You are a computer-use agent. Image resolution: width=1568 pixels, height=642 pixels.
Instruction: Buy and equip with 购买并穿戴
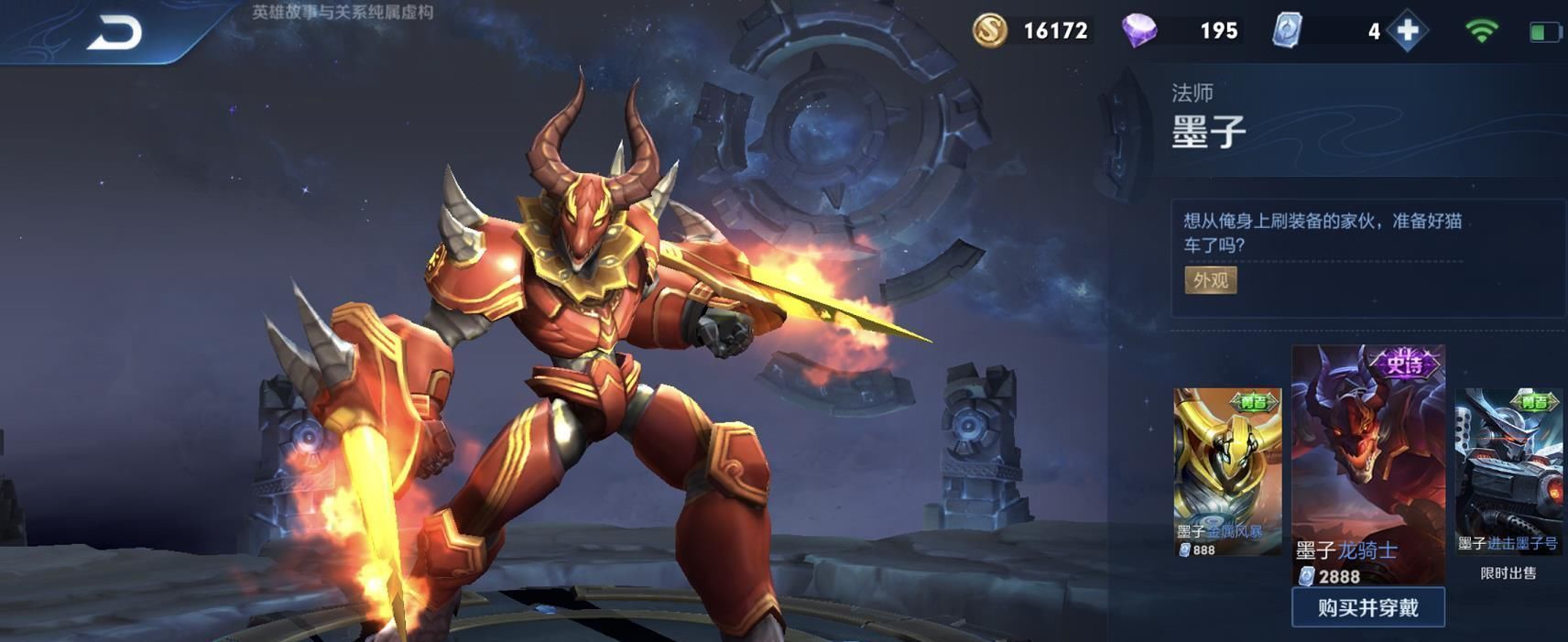(x=1367, y=607)
